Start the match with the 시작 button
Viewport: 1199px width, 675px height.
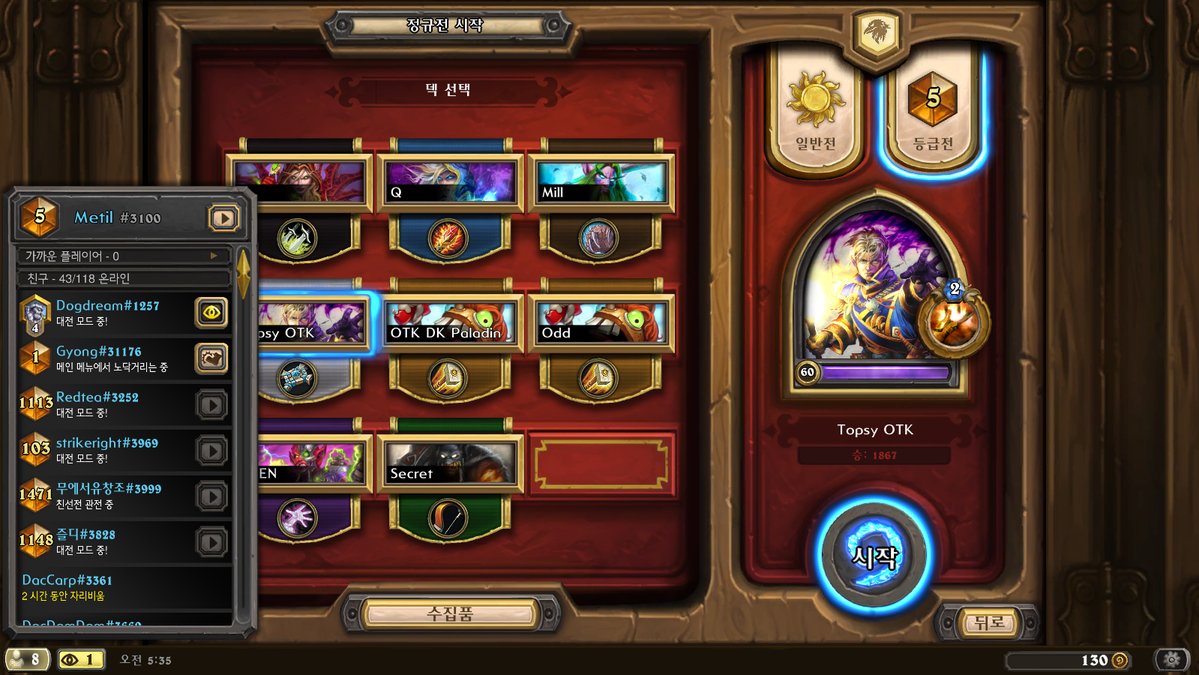tap(875, 556)
